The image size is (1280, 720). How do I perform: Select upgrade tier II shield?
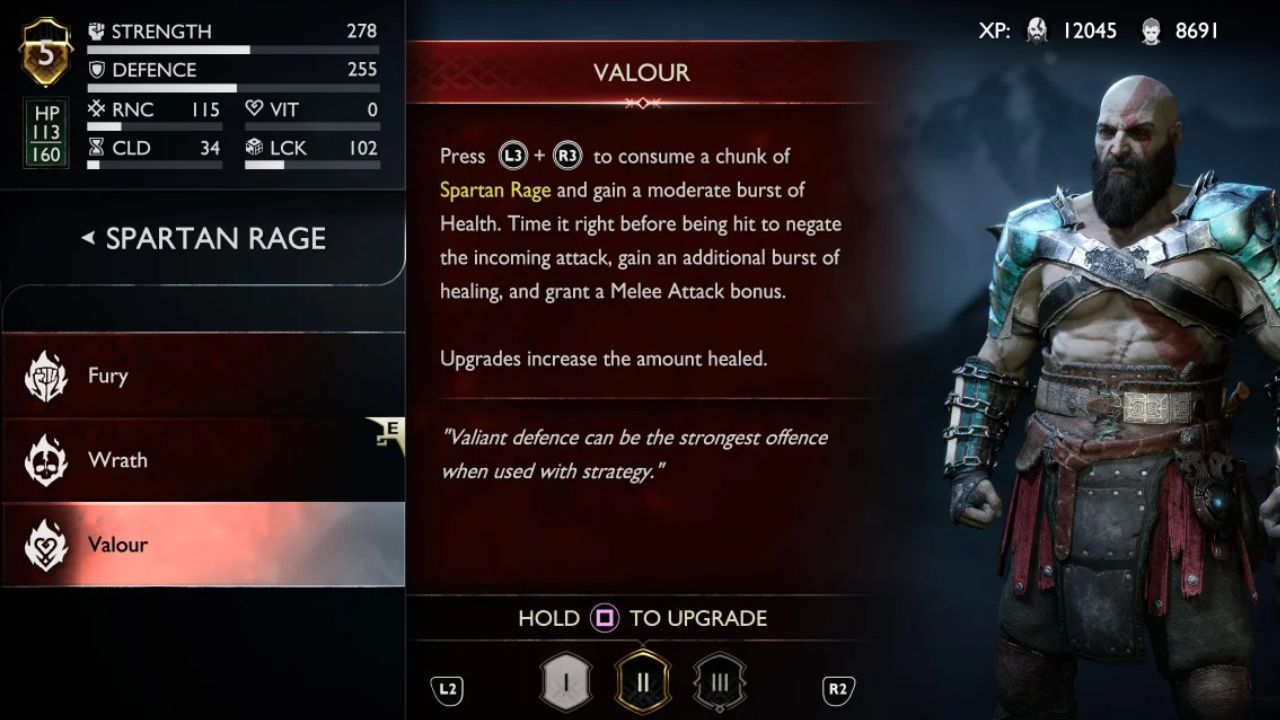[x=643, y=679]
